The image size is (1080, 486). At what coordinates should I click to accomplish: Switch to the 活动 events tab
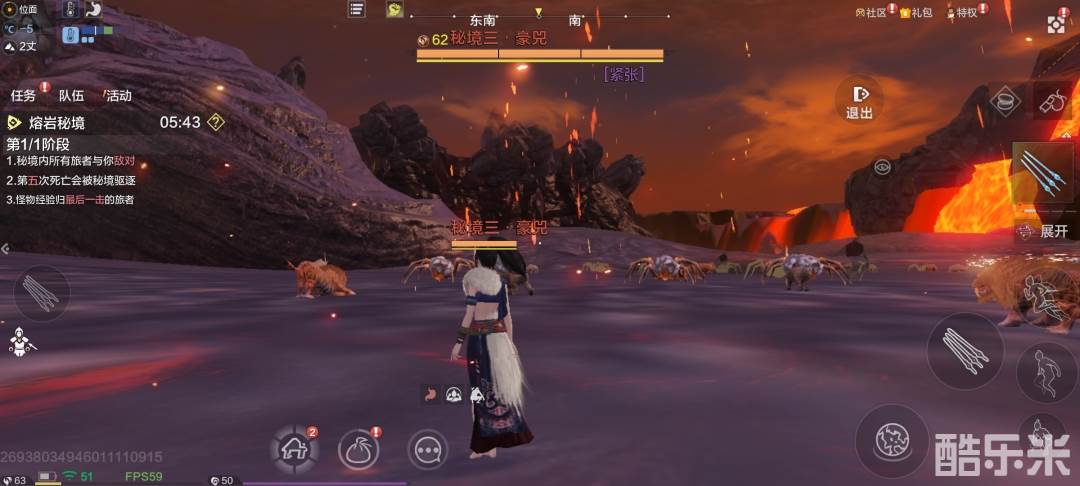118,96
